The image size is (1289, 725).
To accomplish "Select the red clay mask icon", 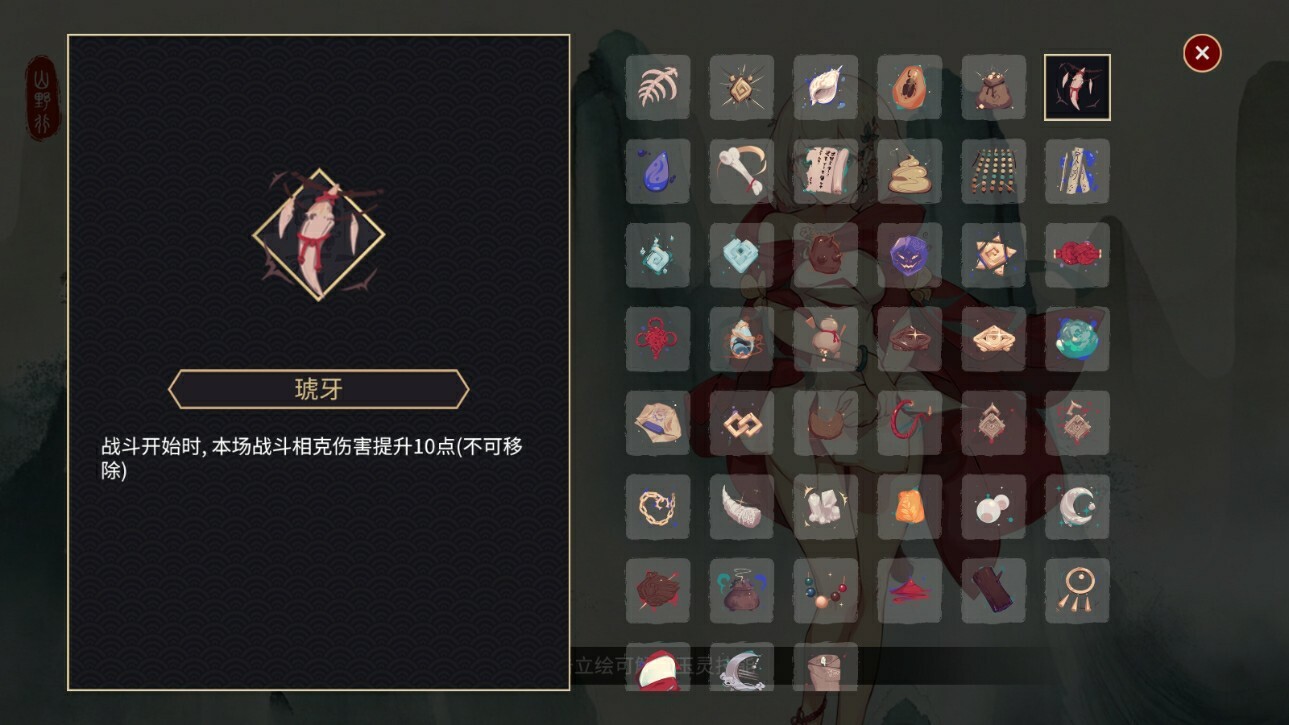I will 826,255.
